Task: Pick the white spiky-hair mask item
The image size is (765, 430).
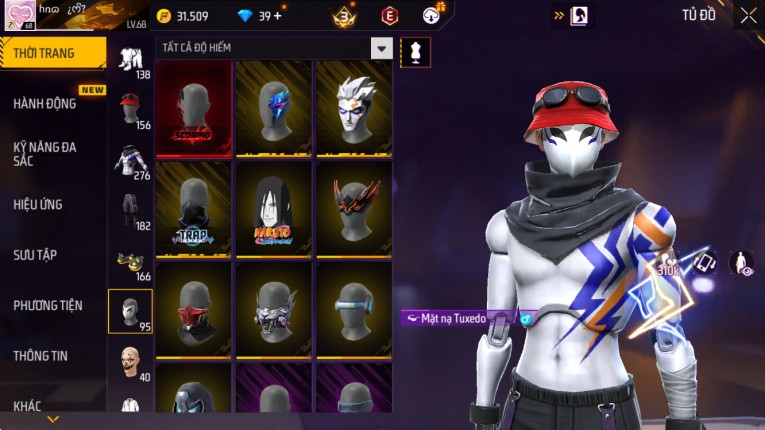Action: point(353,109)
